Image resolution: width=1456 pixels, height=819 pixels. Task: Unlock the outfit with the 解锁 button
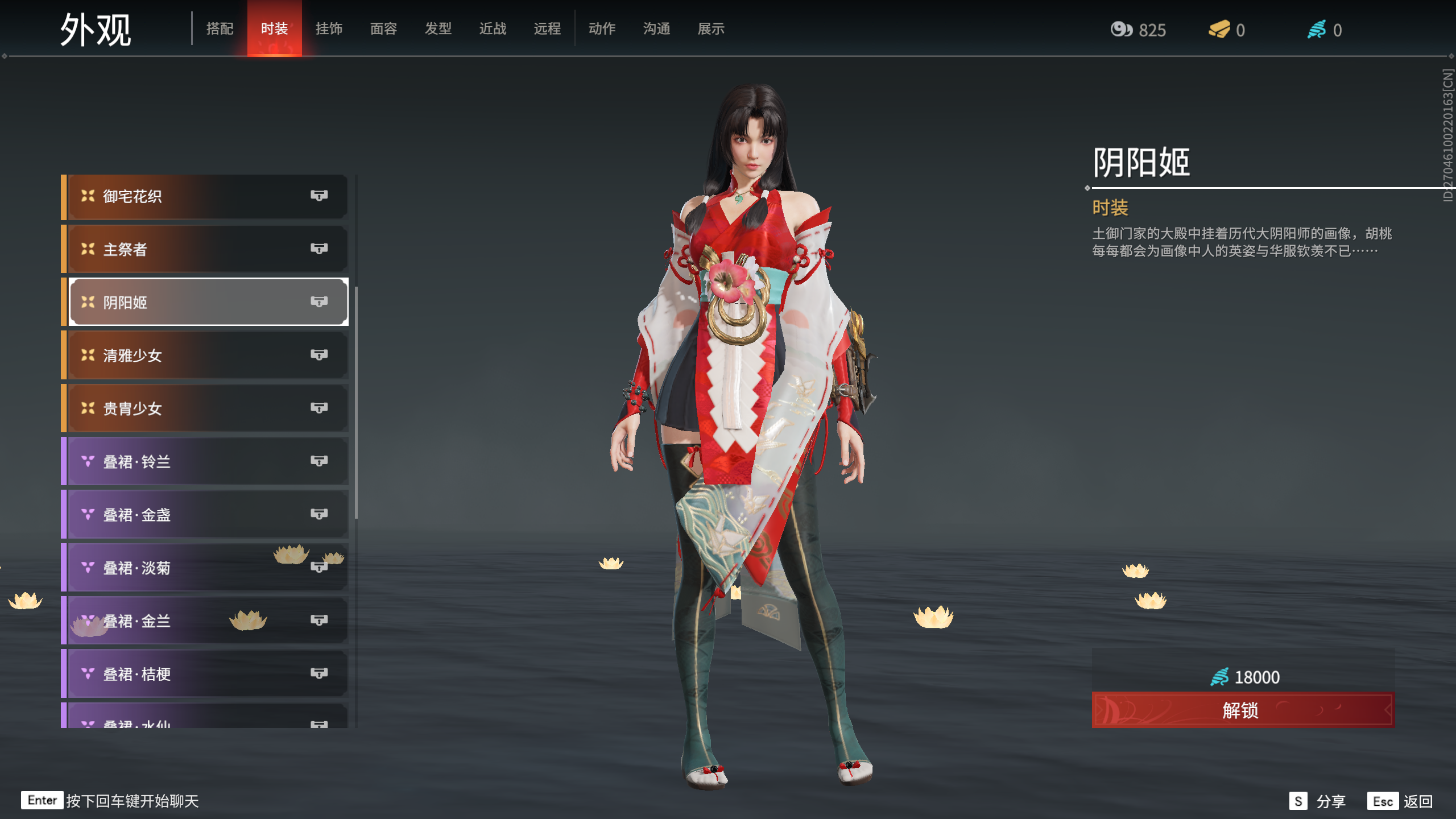(1243, 710)
